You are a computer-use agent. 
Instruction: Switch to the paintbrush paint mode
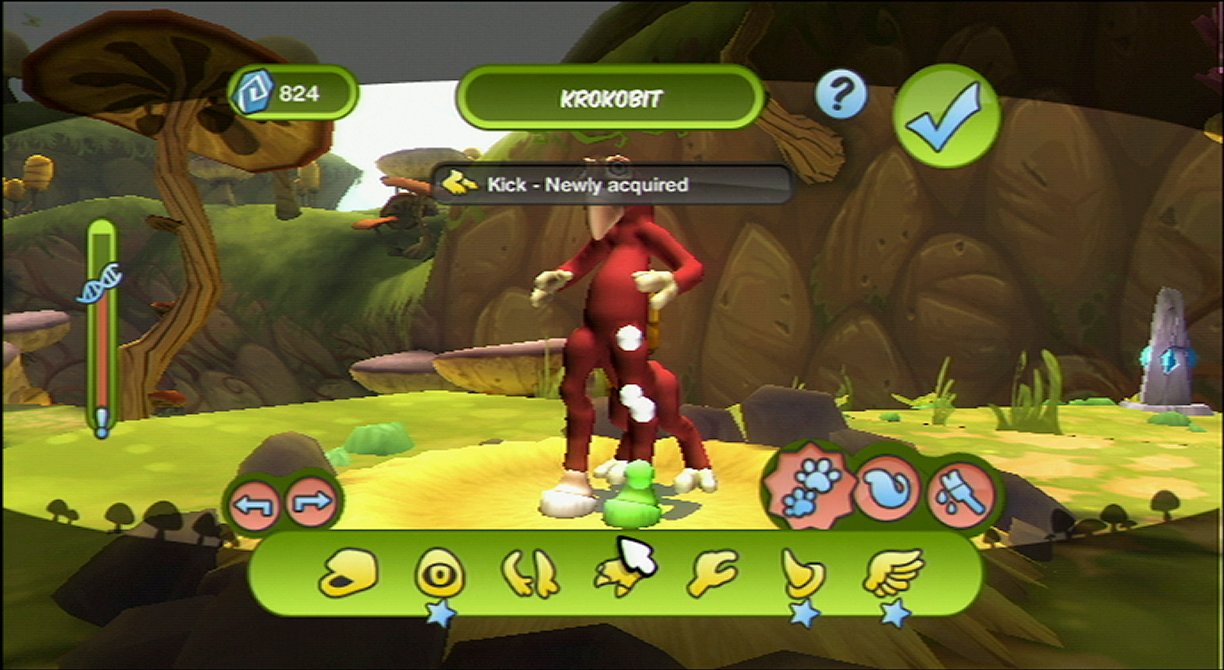961,492
